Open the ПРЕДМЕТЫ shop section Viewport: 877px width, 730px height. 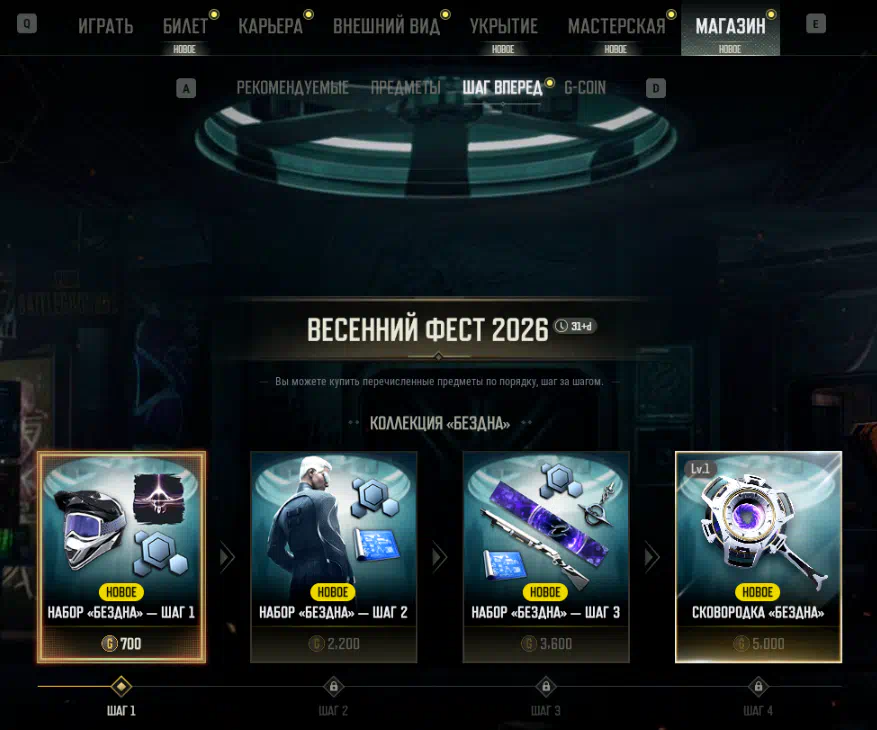point(405,88)
